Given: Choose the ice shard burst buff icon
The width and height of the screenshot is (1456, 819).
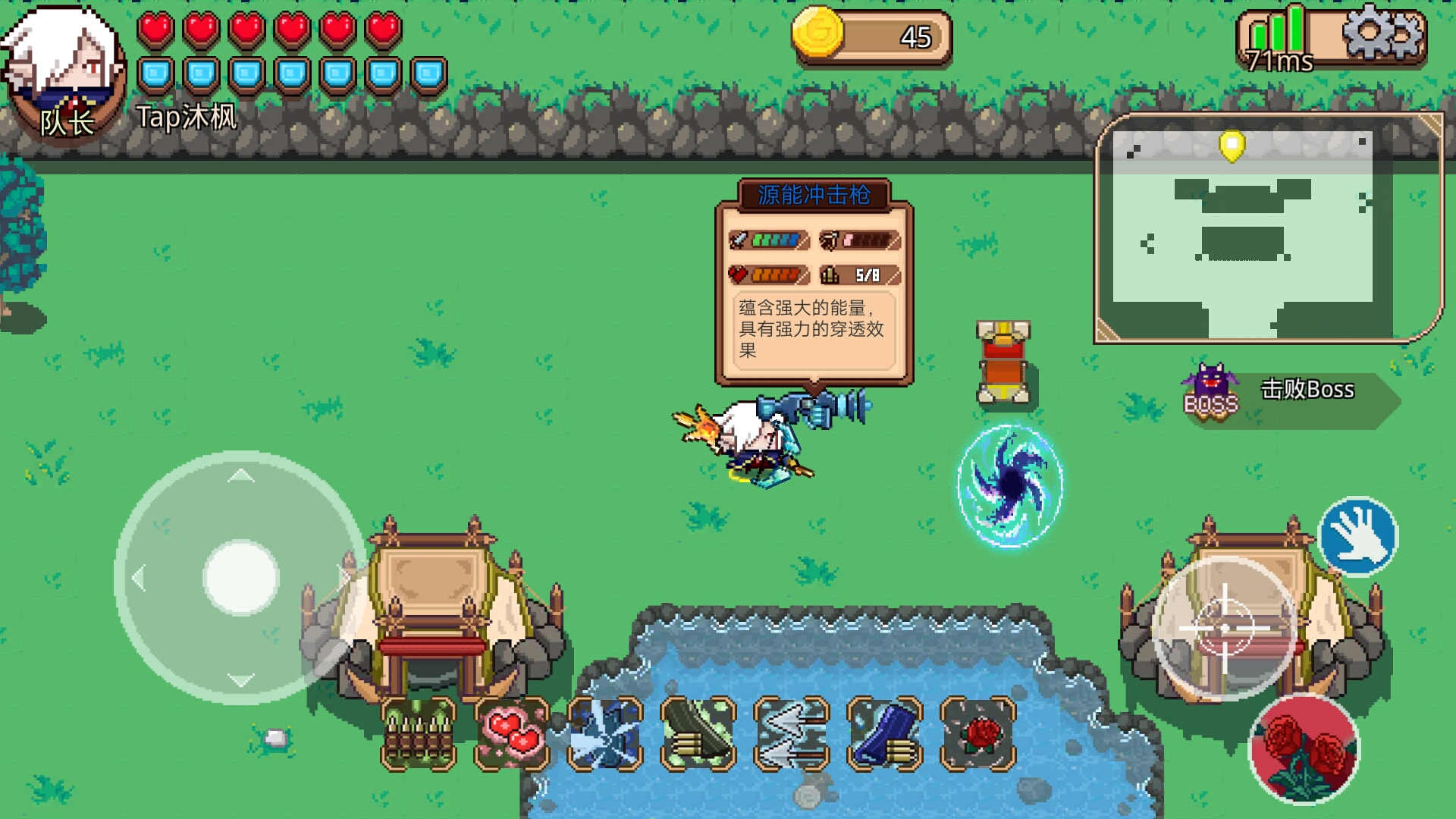Looking at the screenshot, I should pos(605,734).
